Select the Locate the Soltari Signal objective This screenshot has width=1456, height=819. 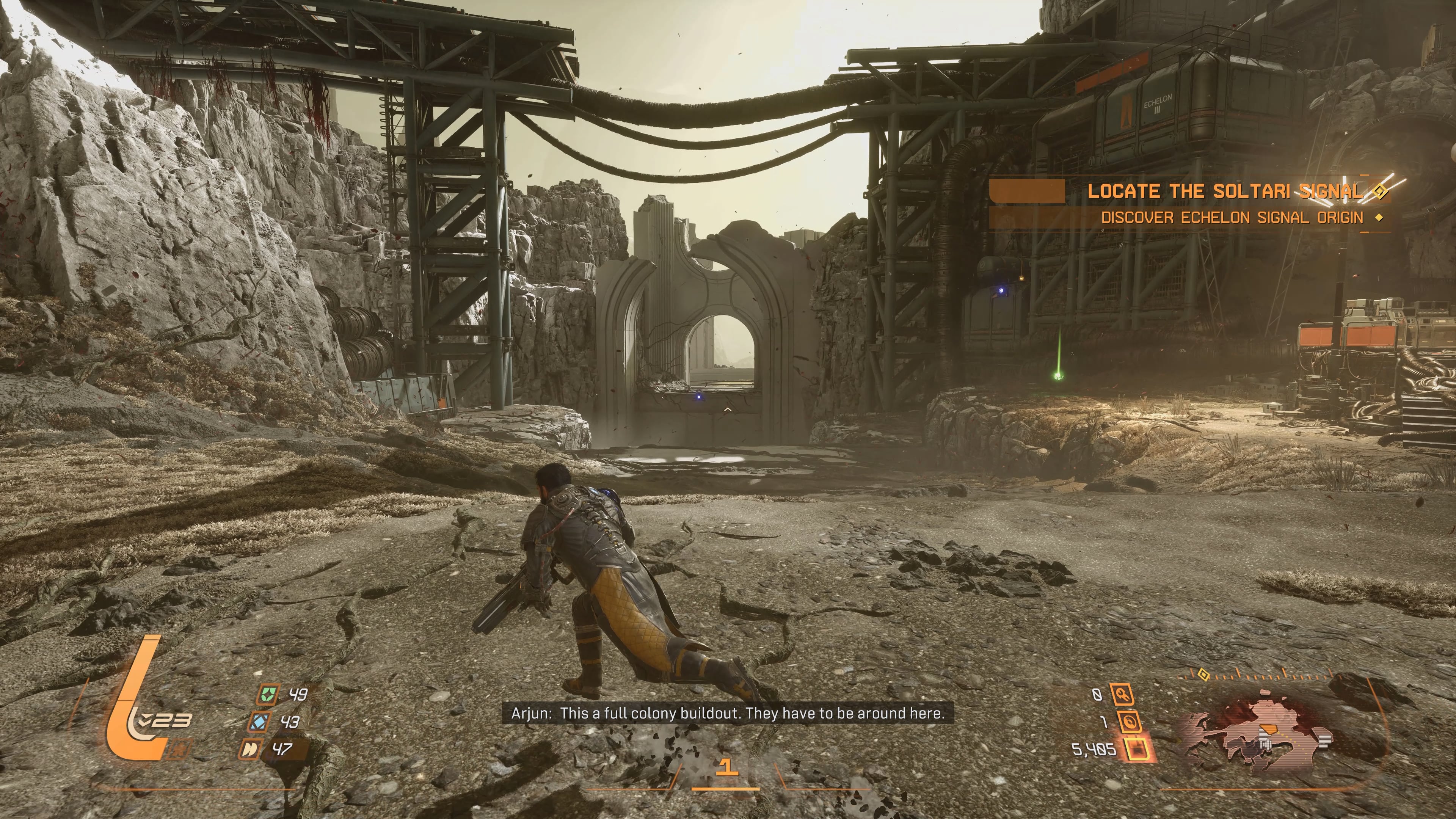[x=1225, y=191]
